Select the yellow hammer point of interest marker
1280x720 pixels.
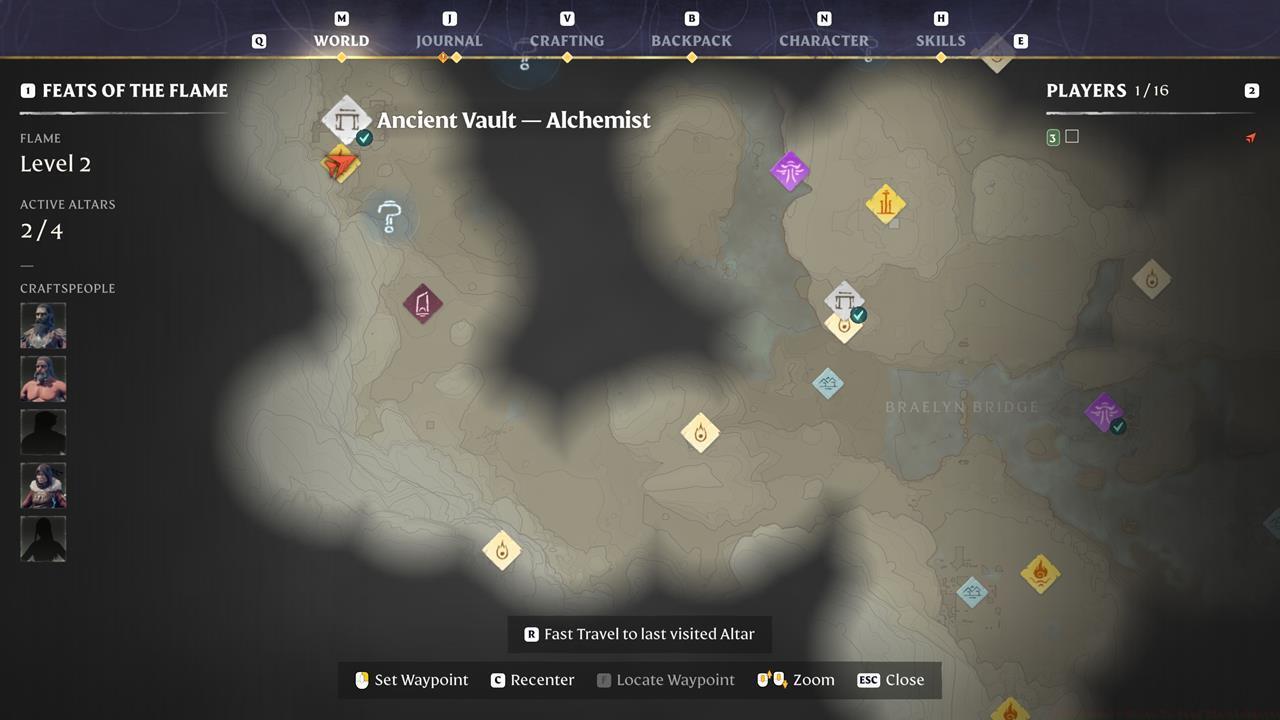coord(886,204)
